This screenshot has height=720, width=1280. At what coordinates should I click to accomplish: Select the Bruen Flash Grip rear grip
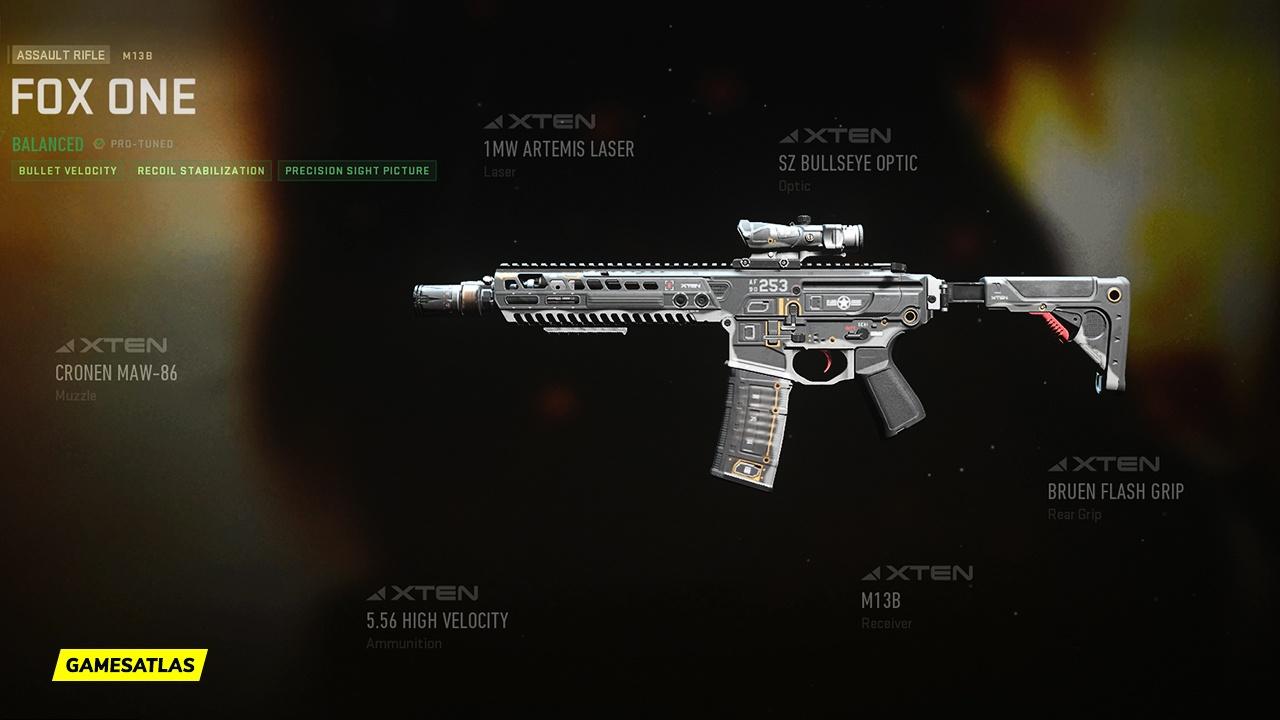1115,491
